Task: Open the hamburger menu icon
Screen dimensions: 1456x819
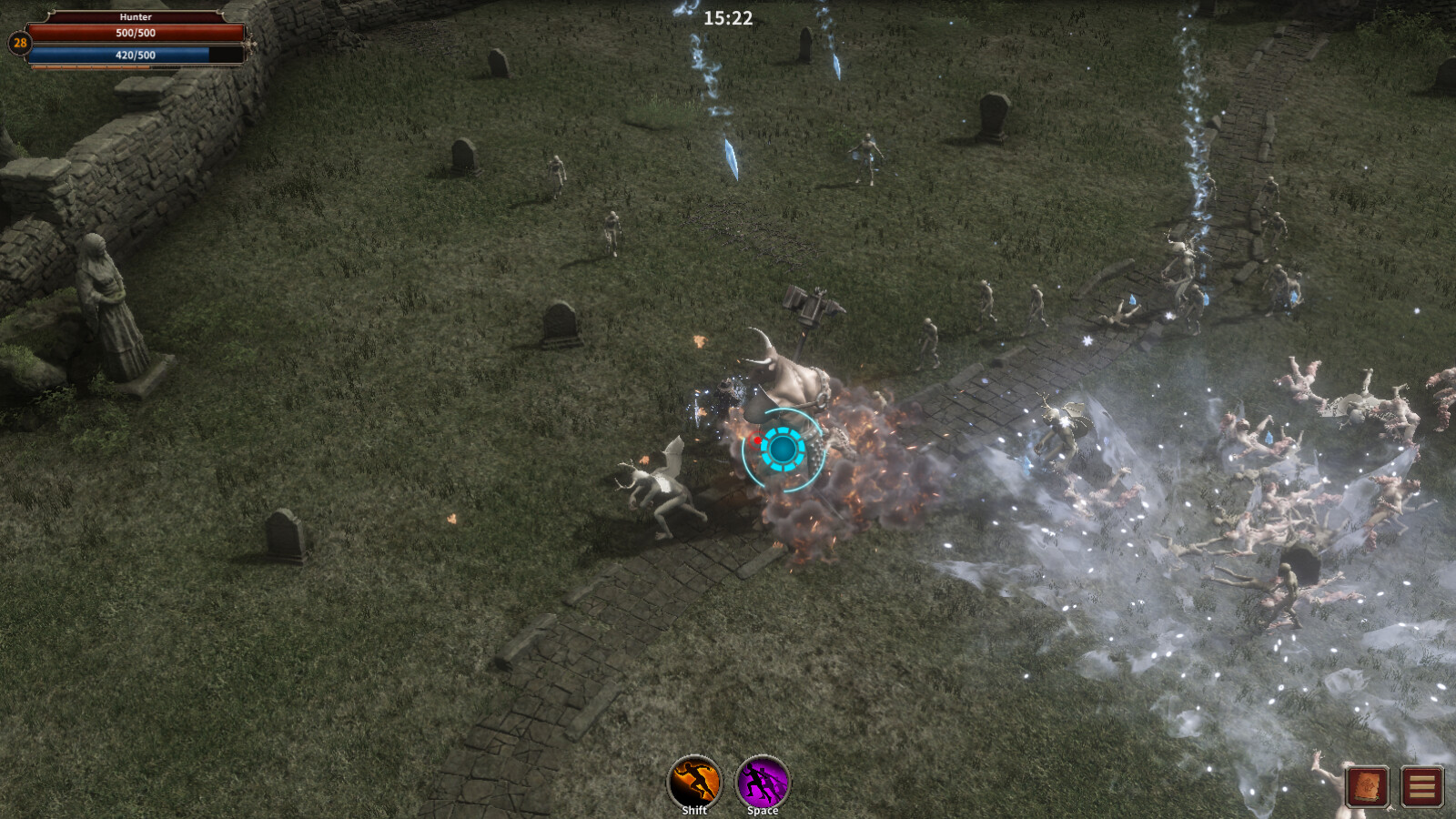Action: pyautogui.click(x=1421, y=786)
